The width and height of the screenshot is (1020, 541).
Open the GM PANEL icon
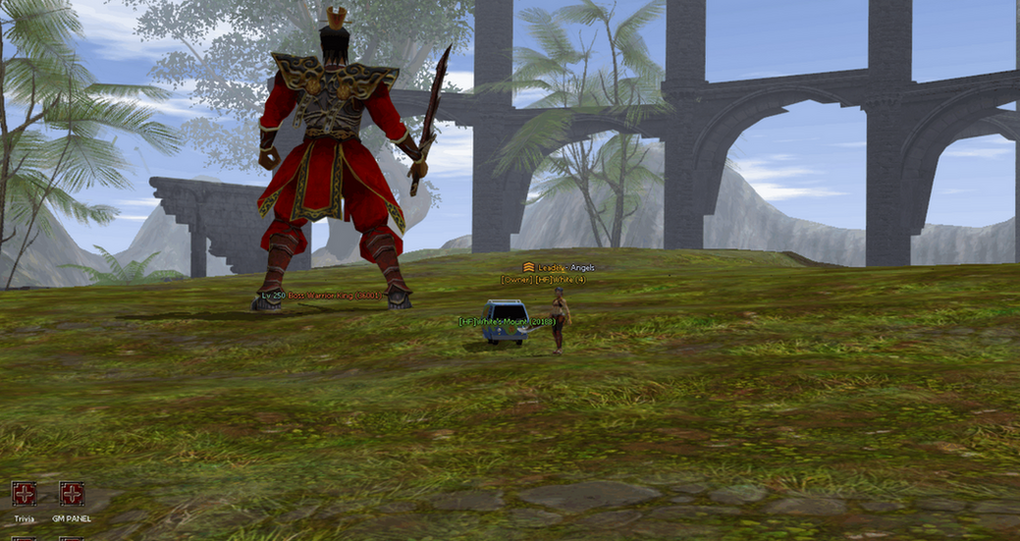(x=71, y=494)
